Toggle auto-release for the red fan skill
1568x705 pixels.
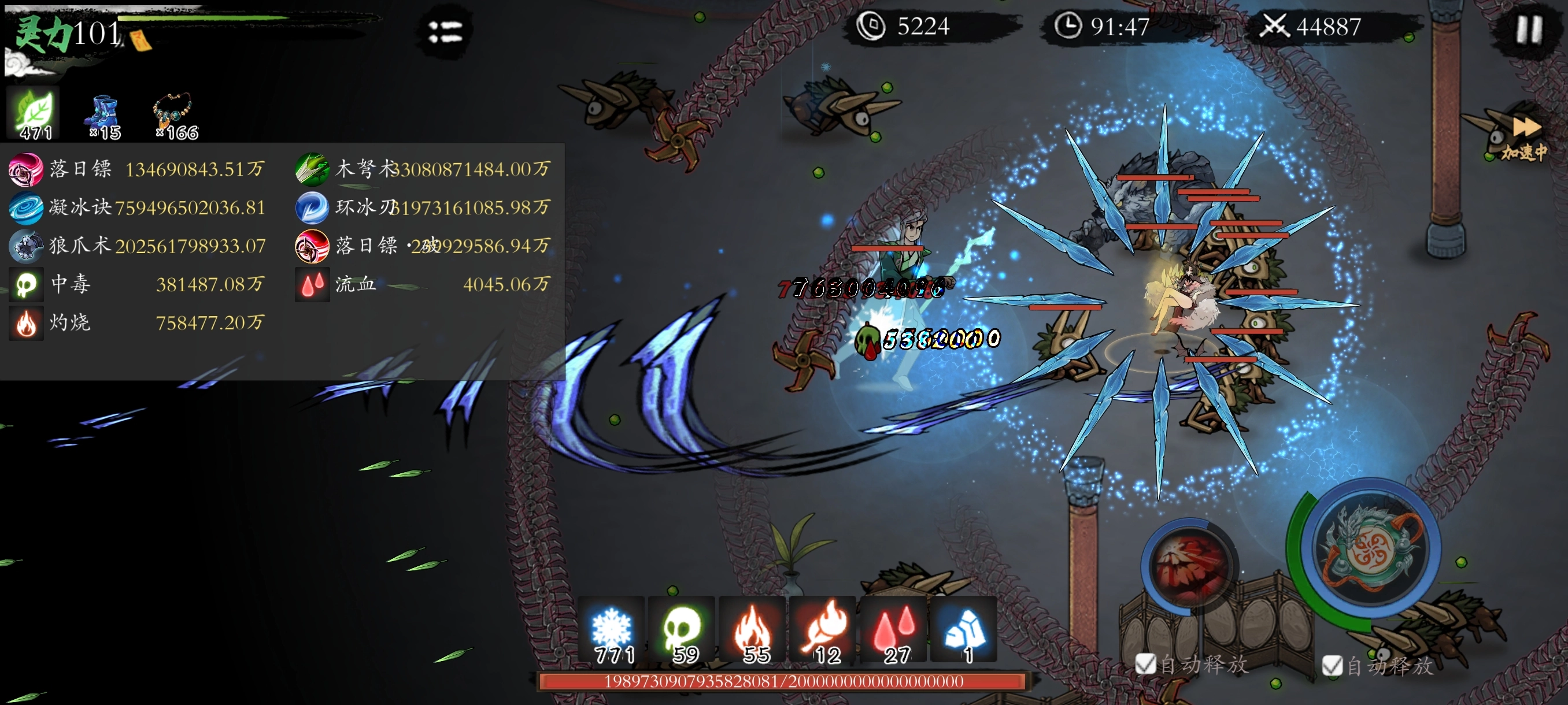[x=1145, y=663]
